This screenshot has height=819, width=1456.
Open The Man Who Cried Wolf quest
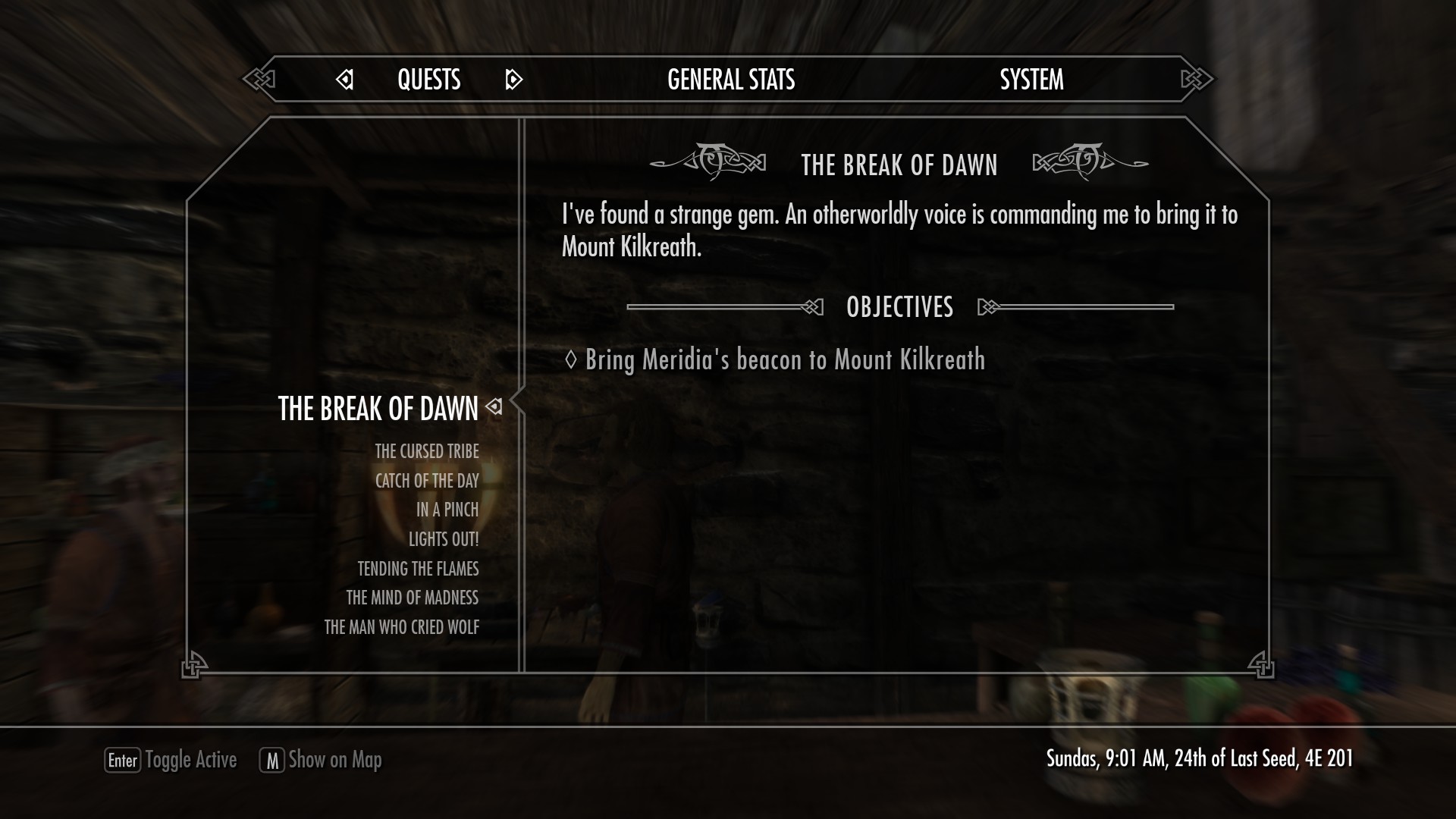tap(401, 627)
